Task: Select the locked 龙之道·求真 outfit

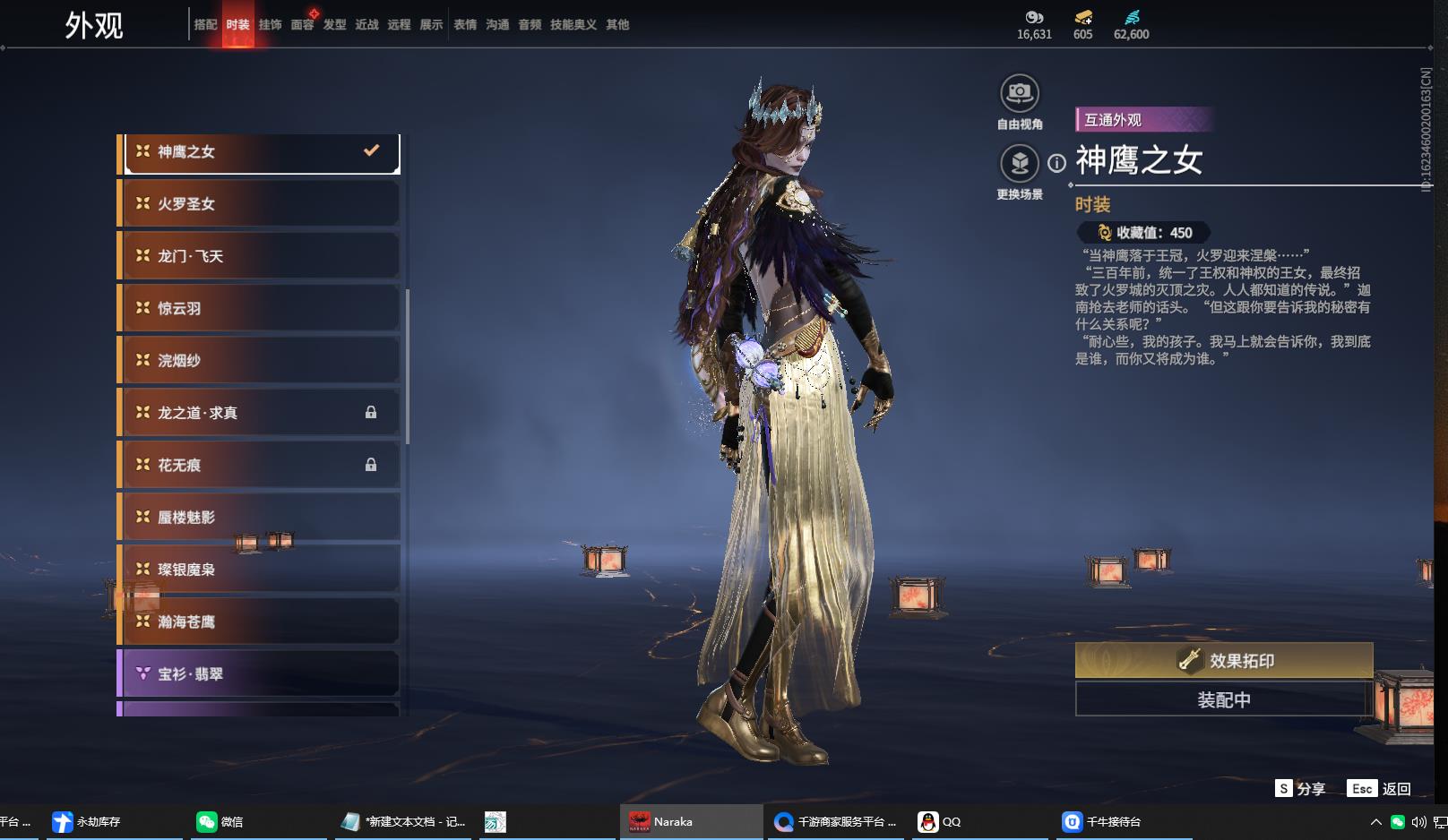Action: coord(260,413)
